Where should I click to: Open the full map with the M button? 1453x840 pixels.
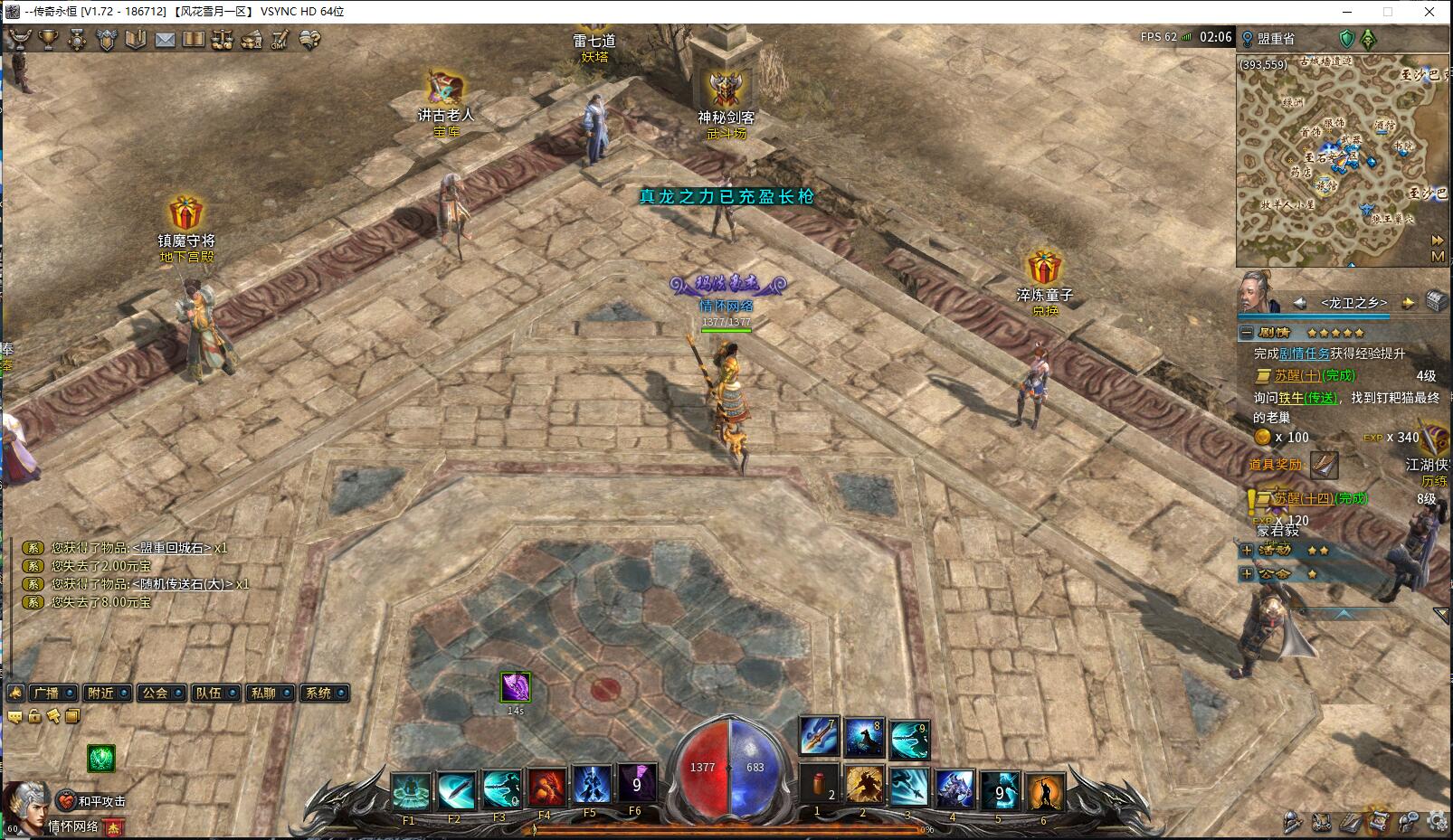[x=1438, y=256]
